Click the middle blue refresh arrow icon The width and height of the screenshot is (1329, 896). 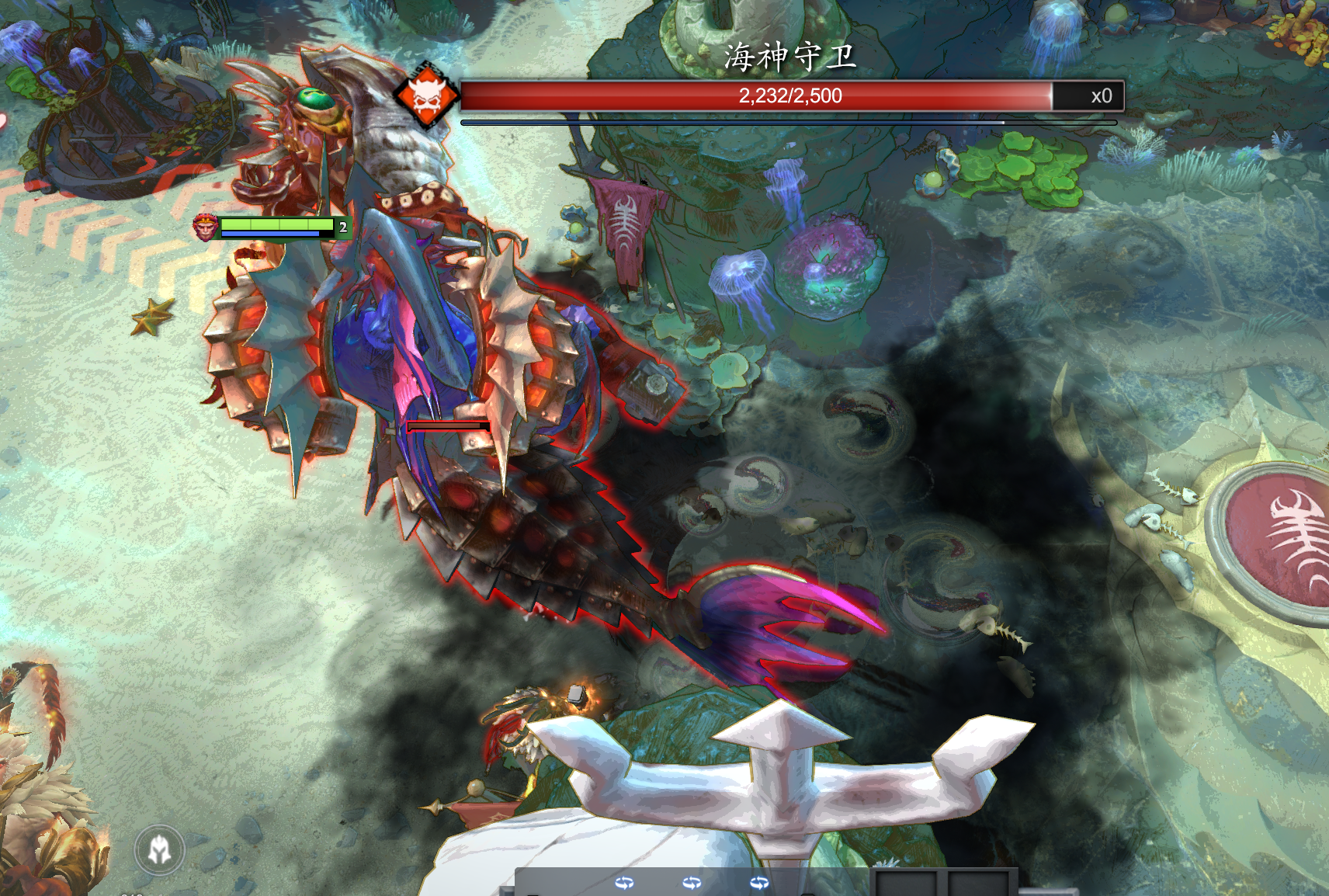tap(692, 882)
